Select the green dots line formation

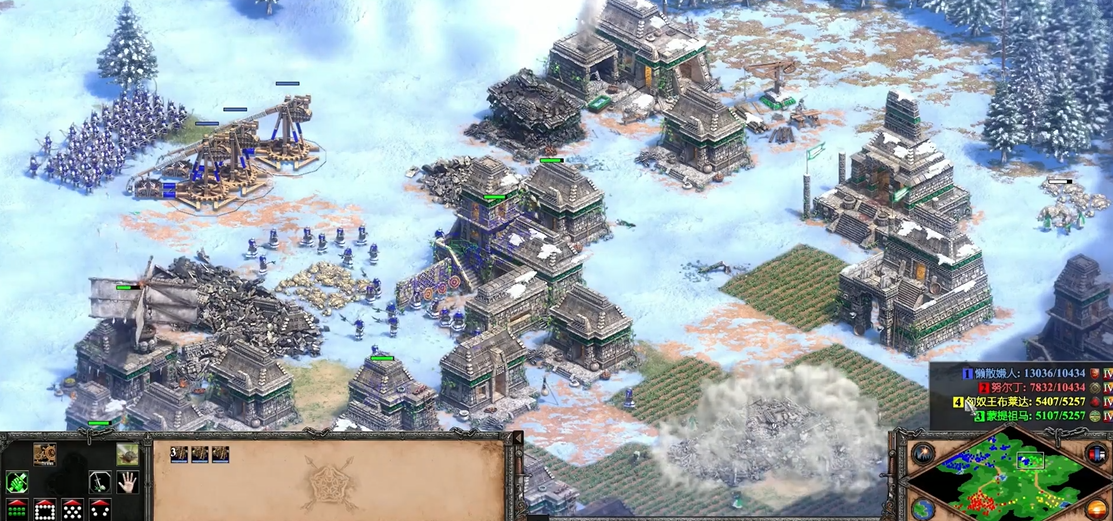tap(17, 510)
